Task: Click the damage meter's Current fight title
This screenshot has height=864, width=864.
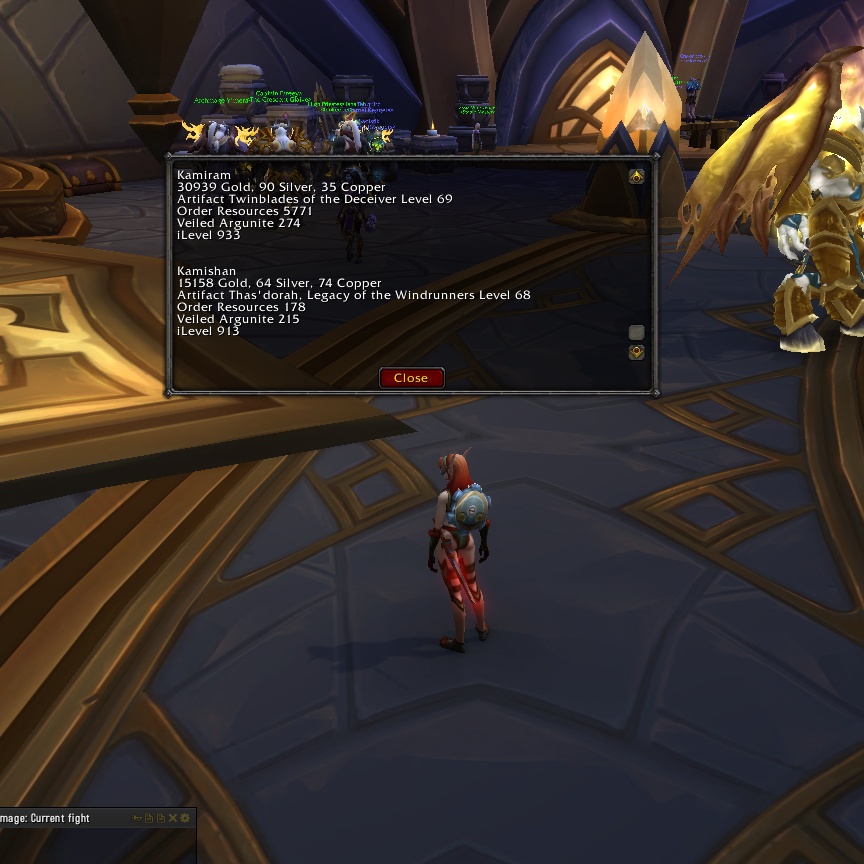Action: click(x=58, y=818)
